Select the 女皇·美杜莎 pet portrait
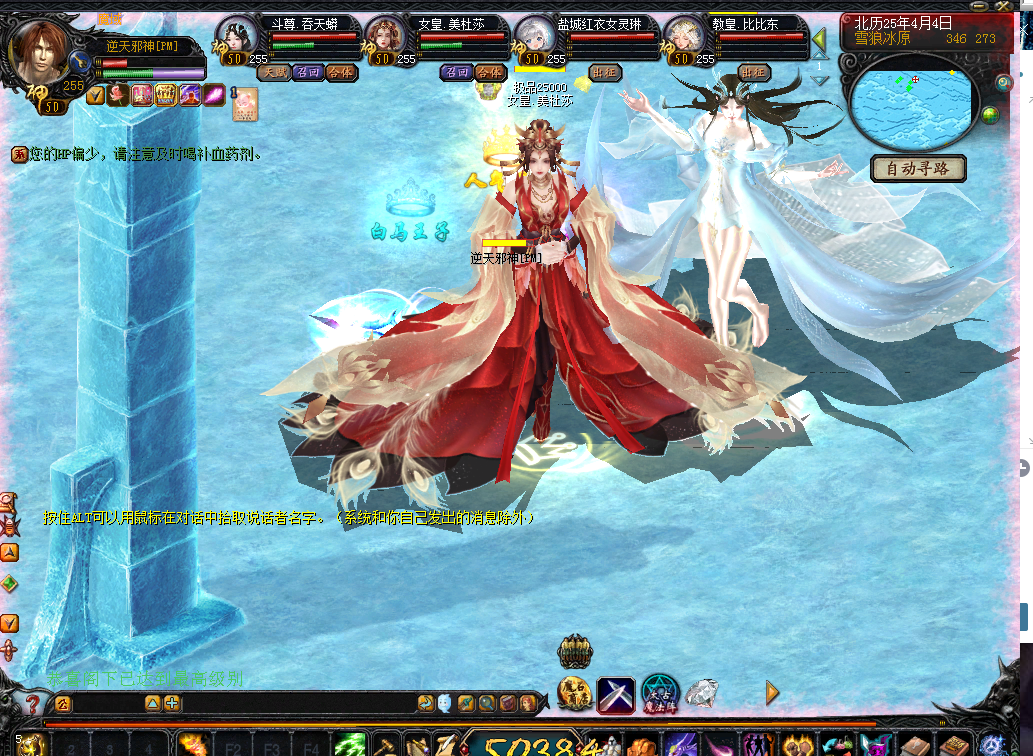The height and width of the screenshot is (756, 1033). pyautogui.click(x=386, y=40)
